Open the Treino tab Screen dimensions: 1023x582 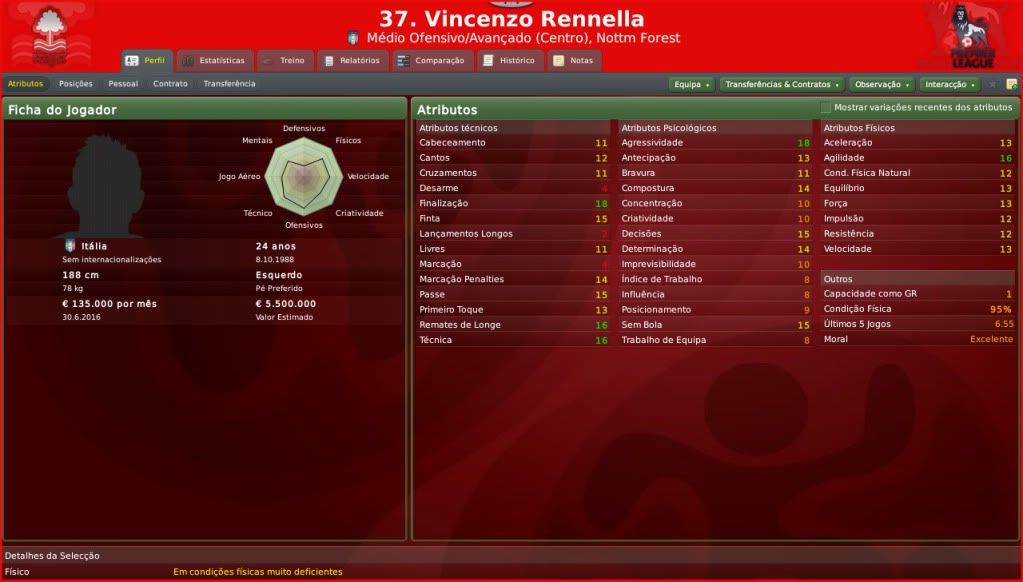pos(285,61)
